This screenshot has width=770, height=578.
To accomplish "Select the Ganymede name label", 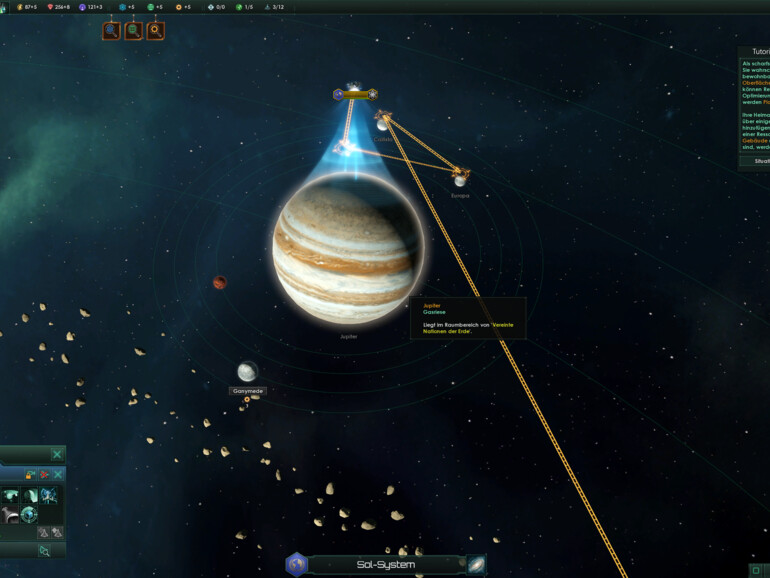I will pos(247,391).
